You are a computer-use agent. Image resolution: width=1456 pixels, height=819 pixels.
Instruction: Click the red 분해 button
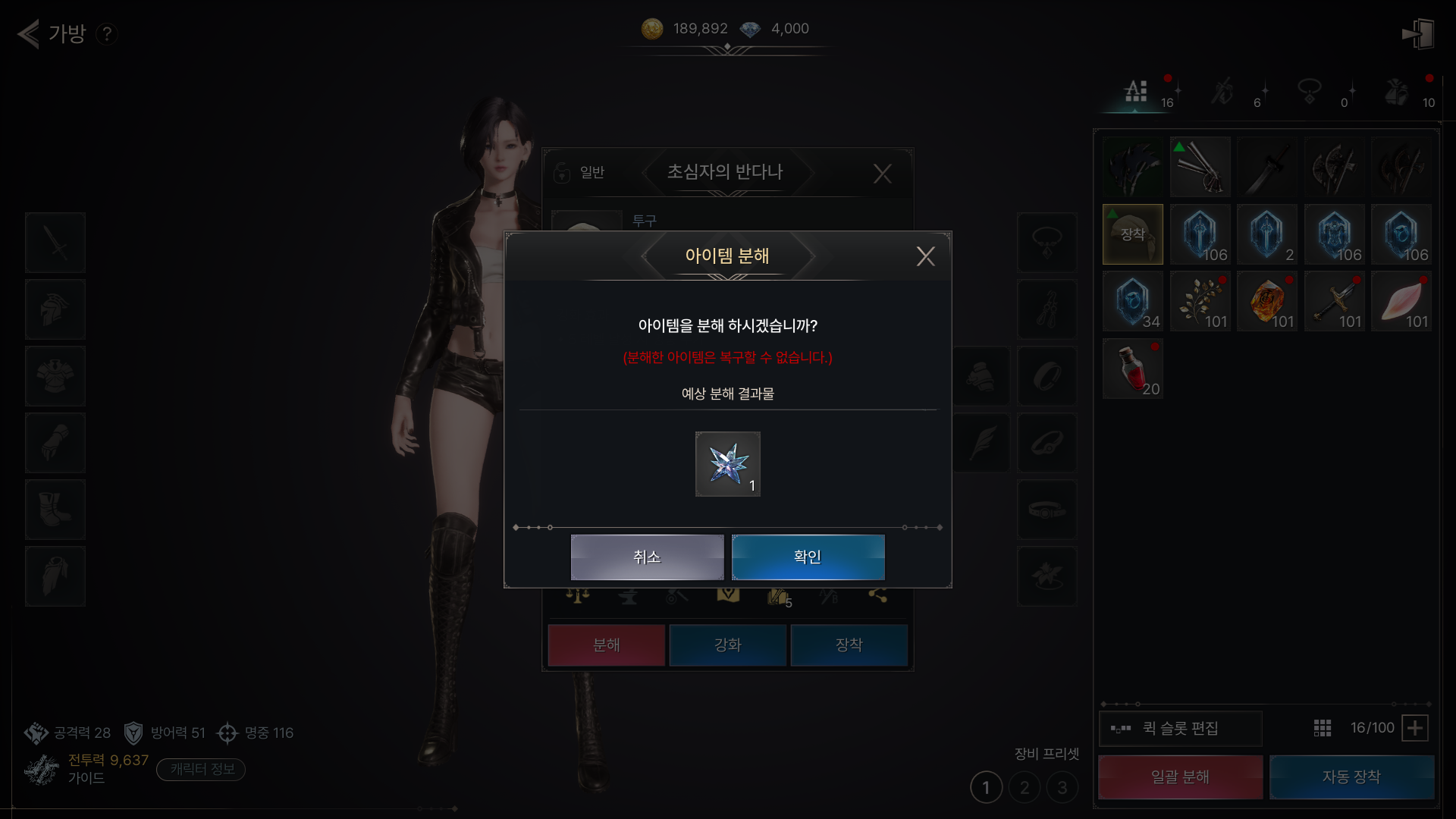click(x=606, y=645)
